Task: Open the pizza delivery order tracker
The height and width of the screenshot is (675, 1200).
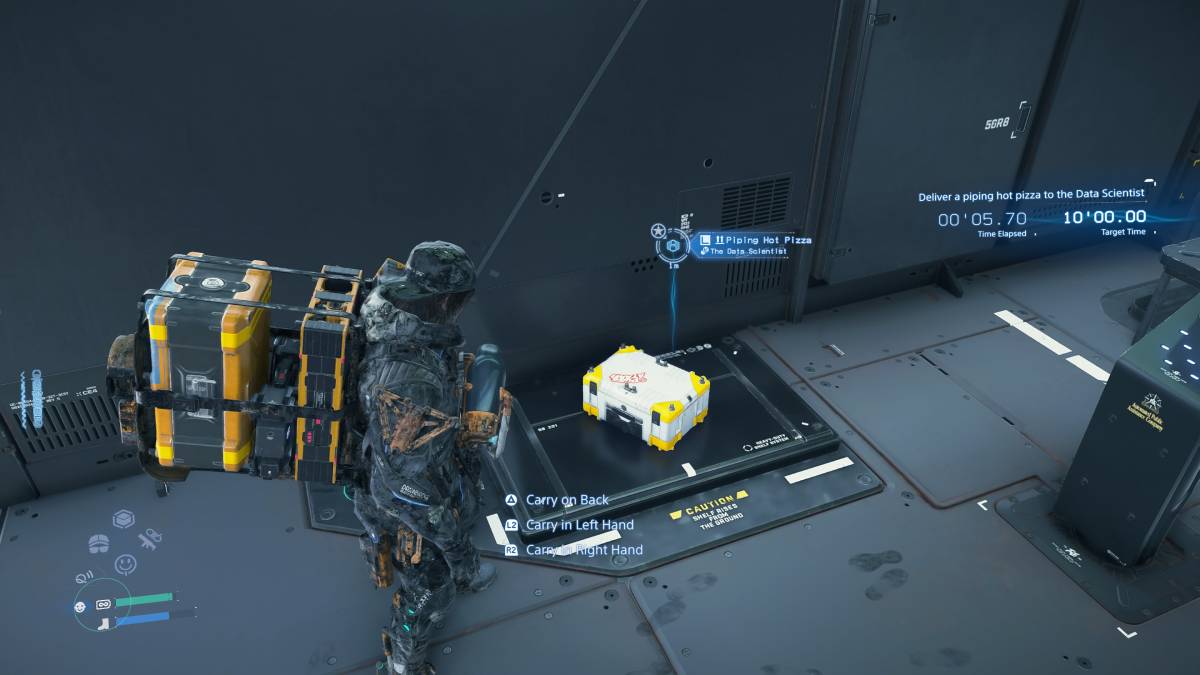Action: click(1032, 196)
